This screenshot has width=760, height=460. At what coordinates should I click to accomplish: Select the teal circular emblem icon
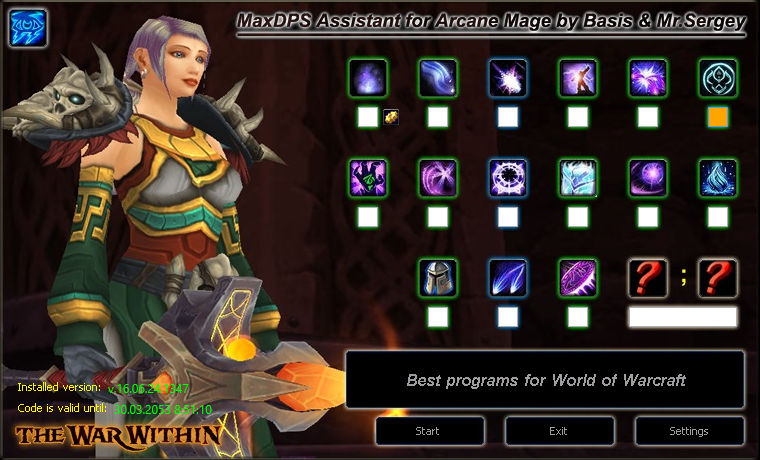[718, 78]
